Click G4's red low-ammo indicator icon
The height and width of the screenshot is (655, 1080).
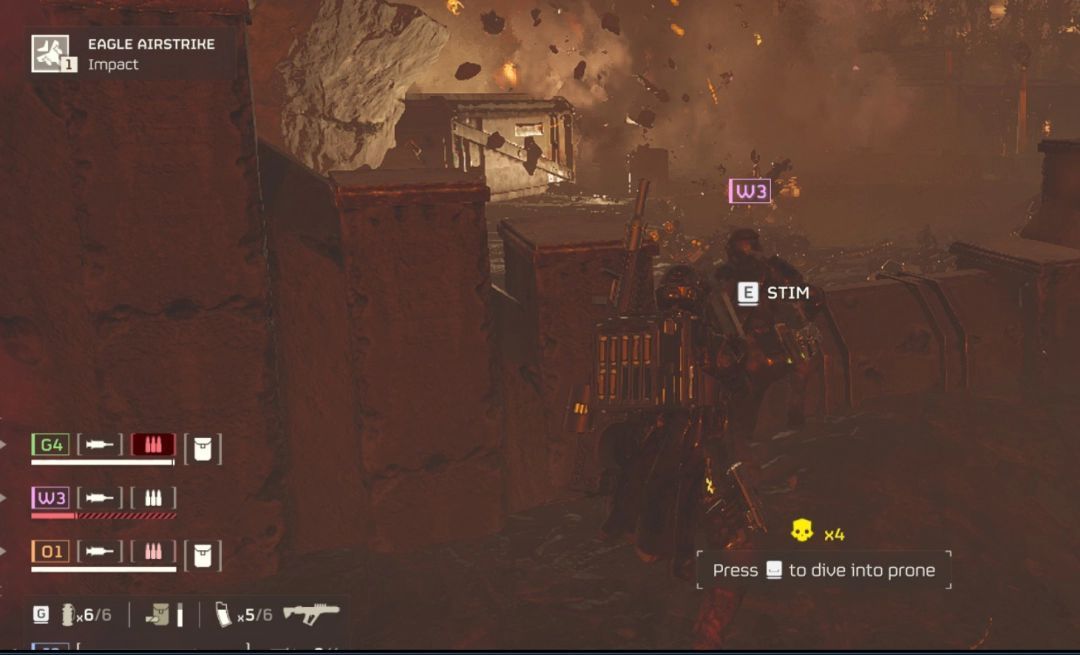coord(153,444)
